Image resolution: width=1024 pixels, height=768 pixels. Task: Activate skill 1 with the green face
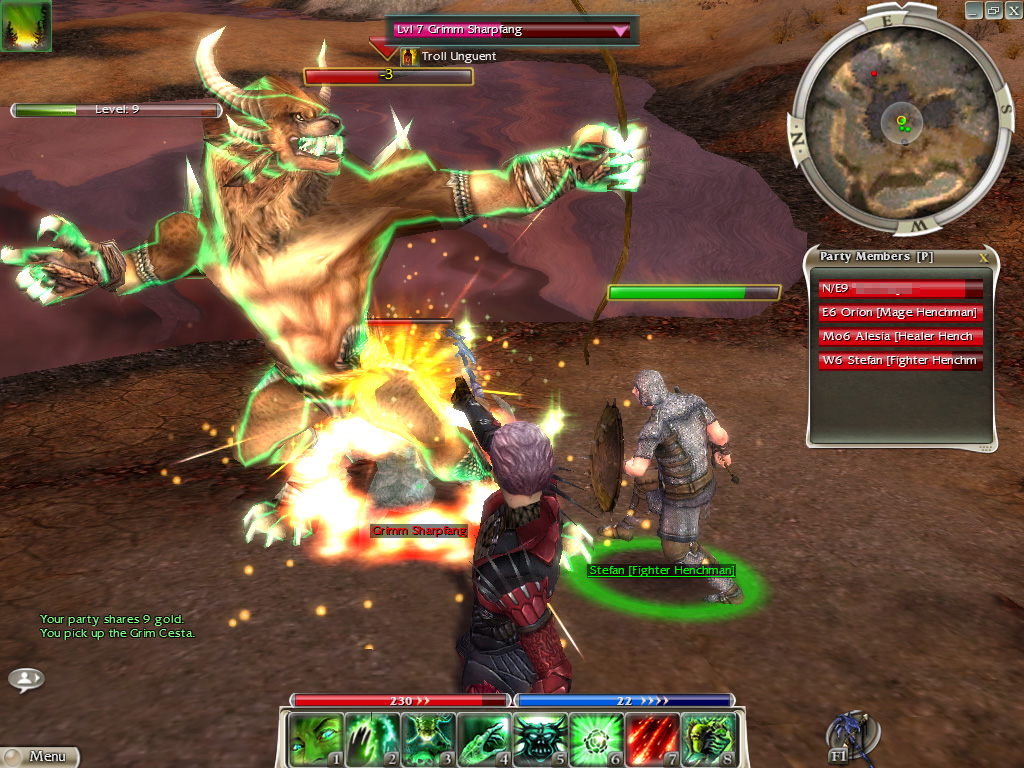(314, 739)
